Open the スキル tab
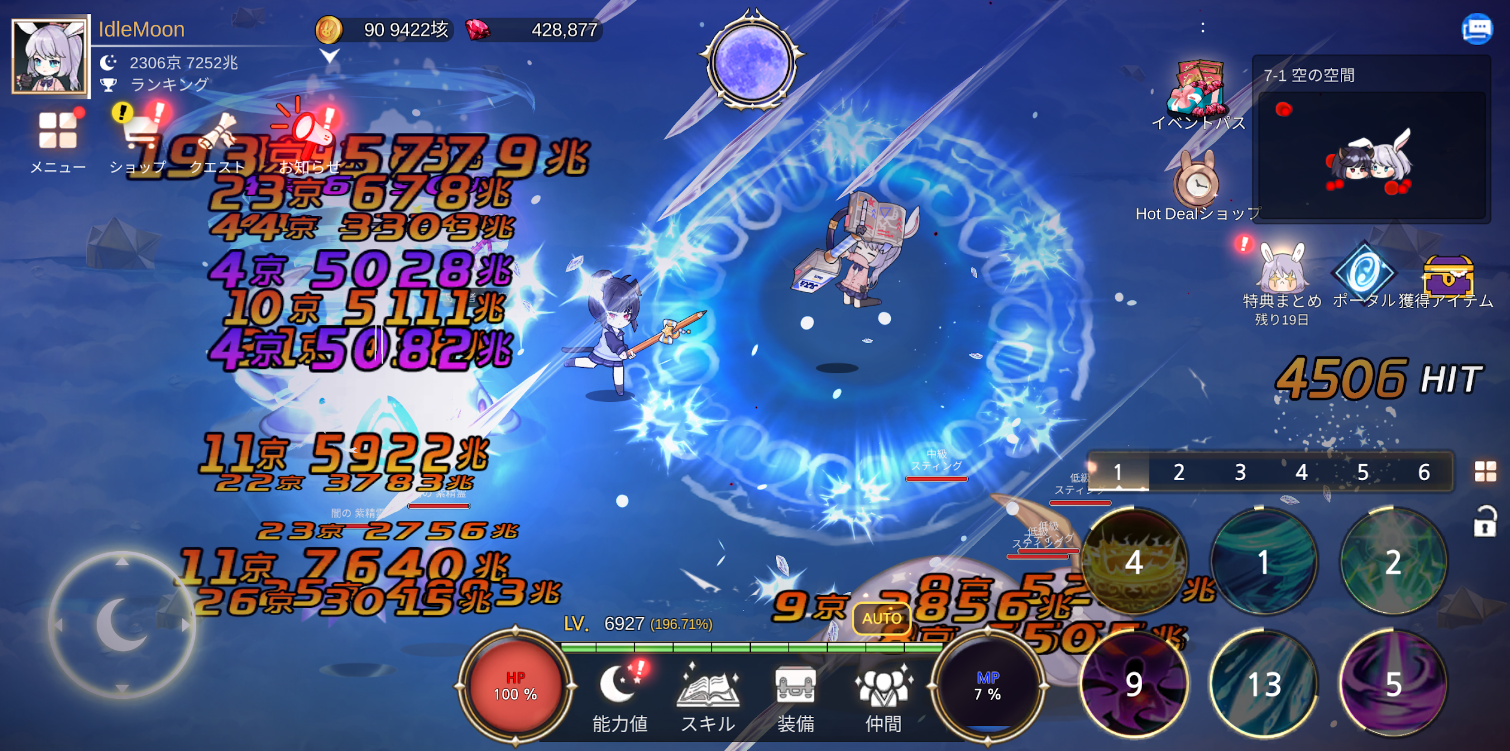Screen dimensions: 1510x751 (707, 690)
